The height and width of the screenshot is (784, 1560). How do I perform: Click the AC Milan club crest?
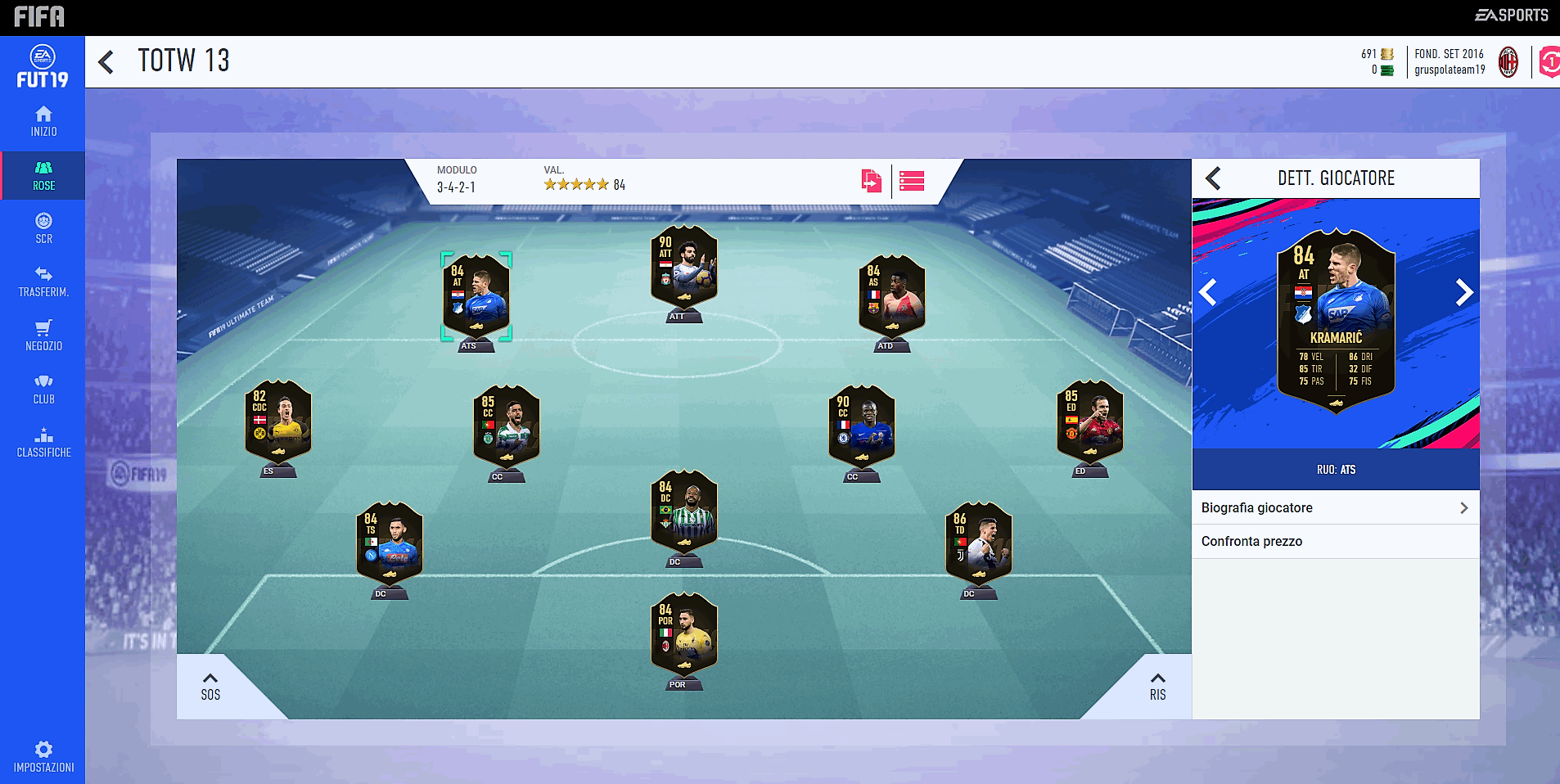[1507, 62]
